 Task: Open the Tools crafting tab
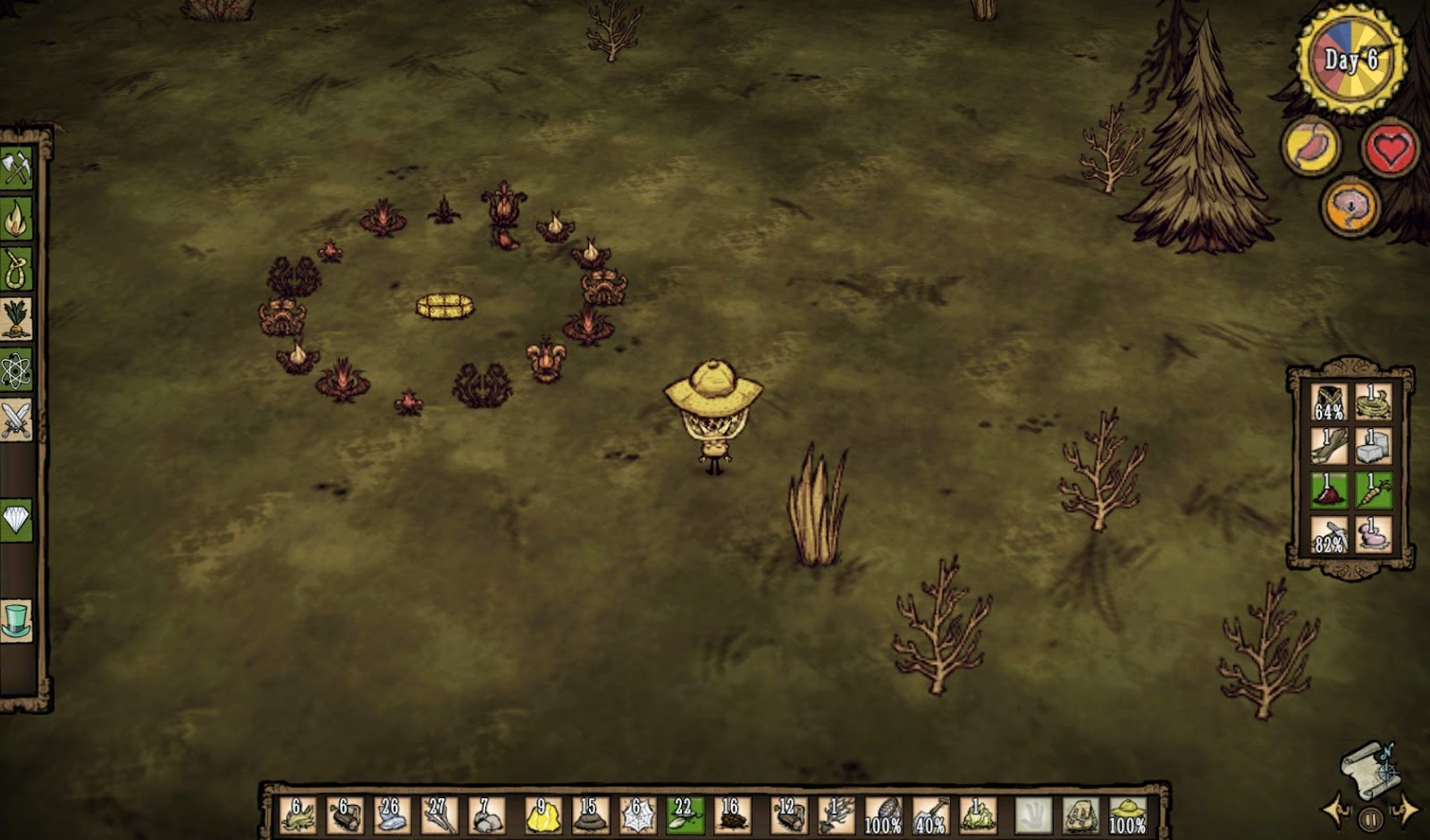(x=16, y=168)
